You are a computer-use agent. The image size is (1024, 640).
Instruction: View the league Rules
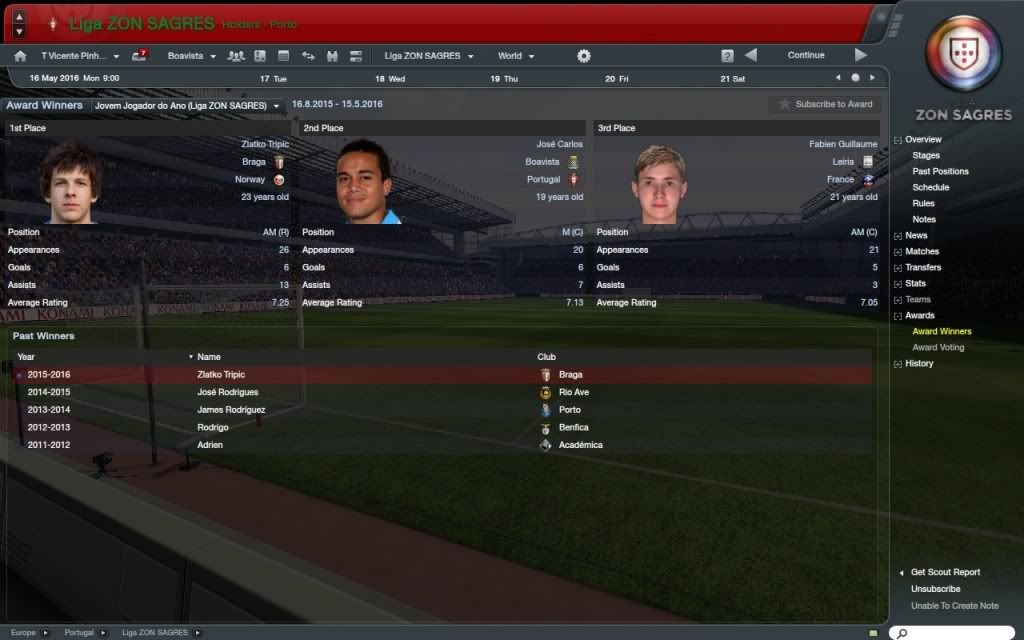pyautogui.click(x=923, y=204)
